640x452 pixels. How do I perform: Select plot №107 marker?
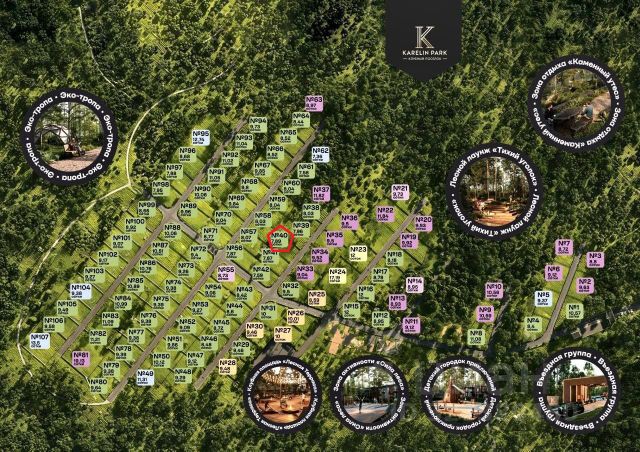pos(40,342)
